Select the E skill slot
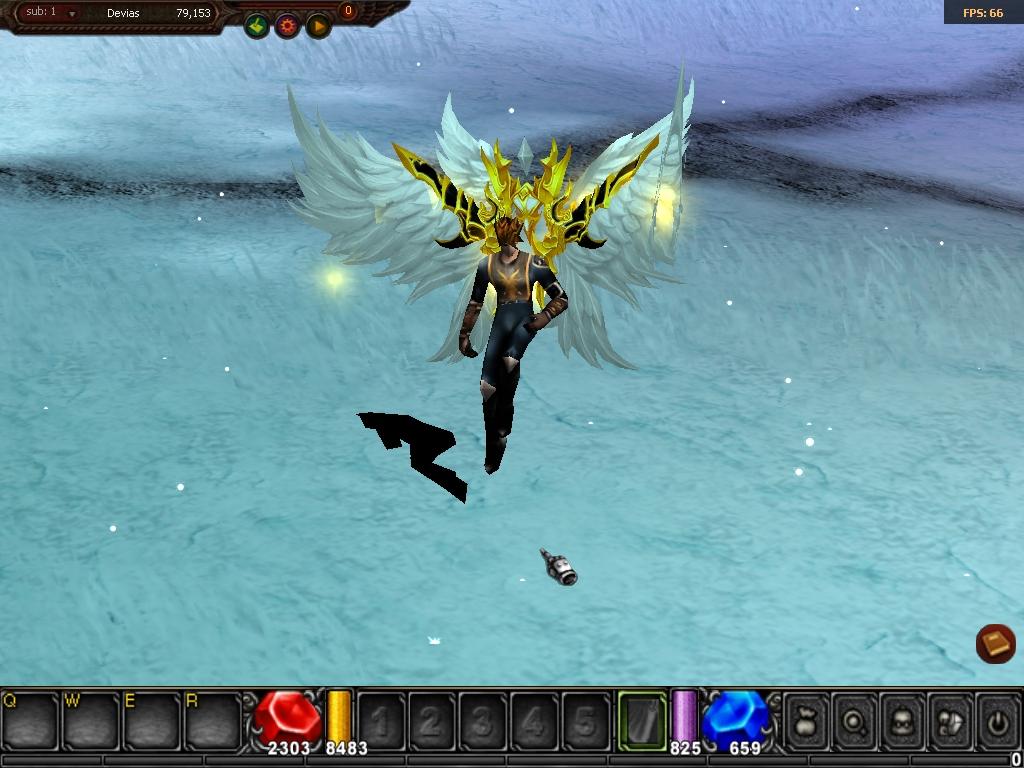 coord(151,720)
